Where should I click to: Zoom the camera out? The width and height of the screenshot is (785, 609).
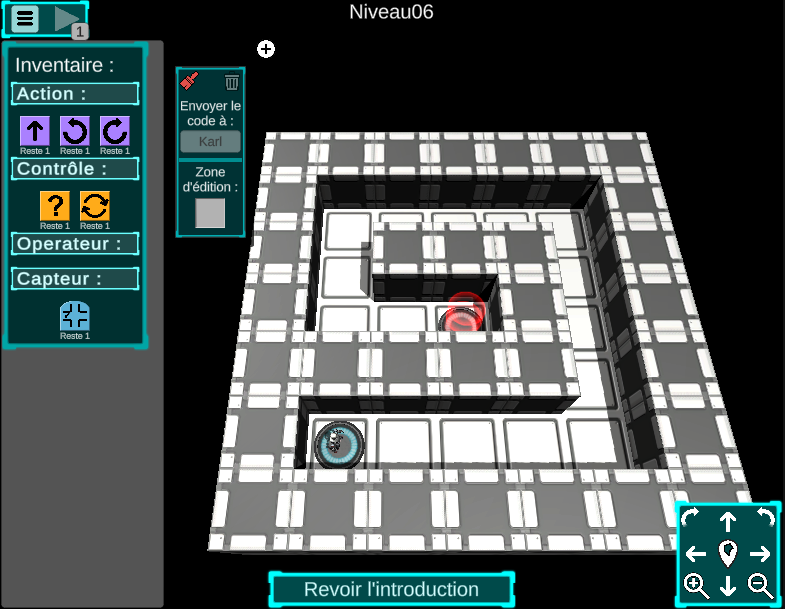760,585
